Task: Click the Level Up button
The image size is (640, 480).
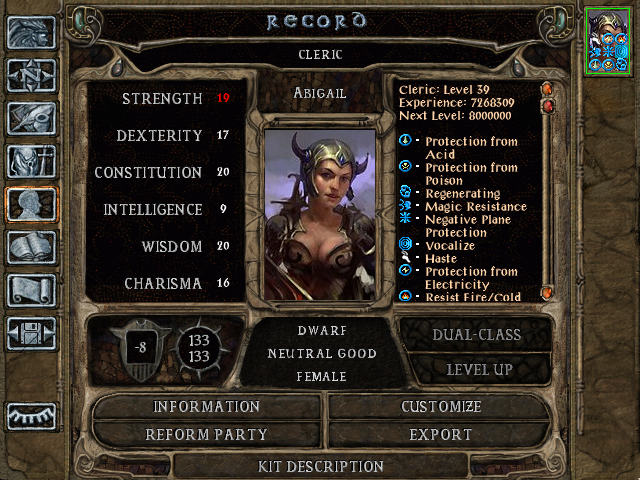Action: pos(475,369)
